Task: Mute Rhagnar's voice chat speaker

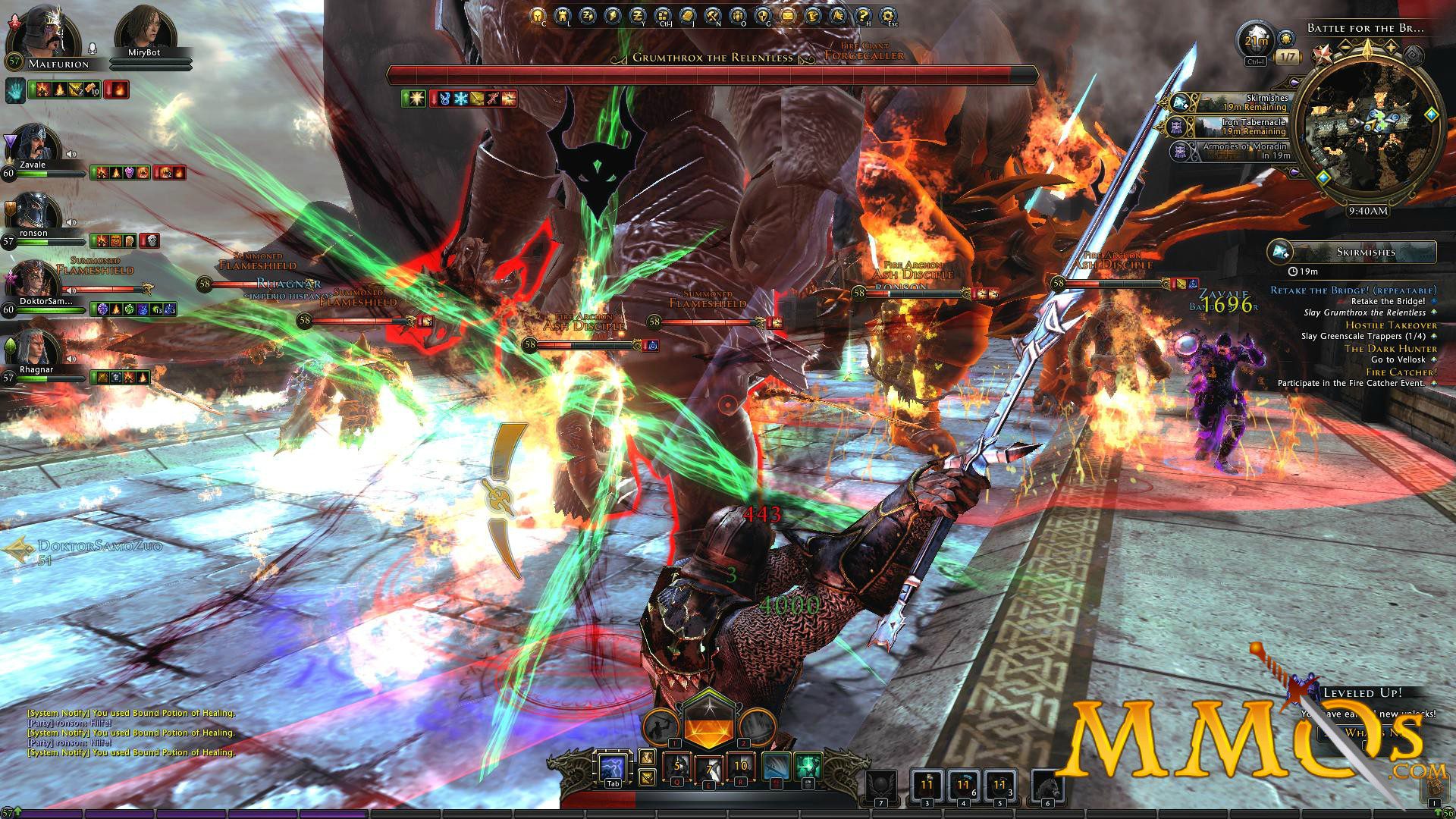Action: [70, 358]
